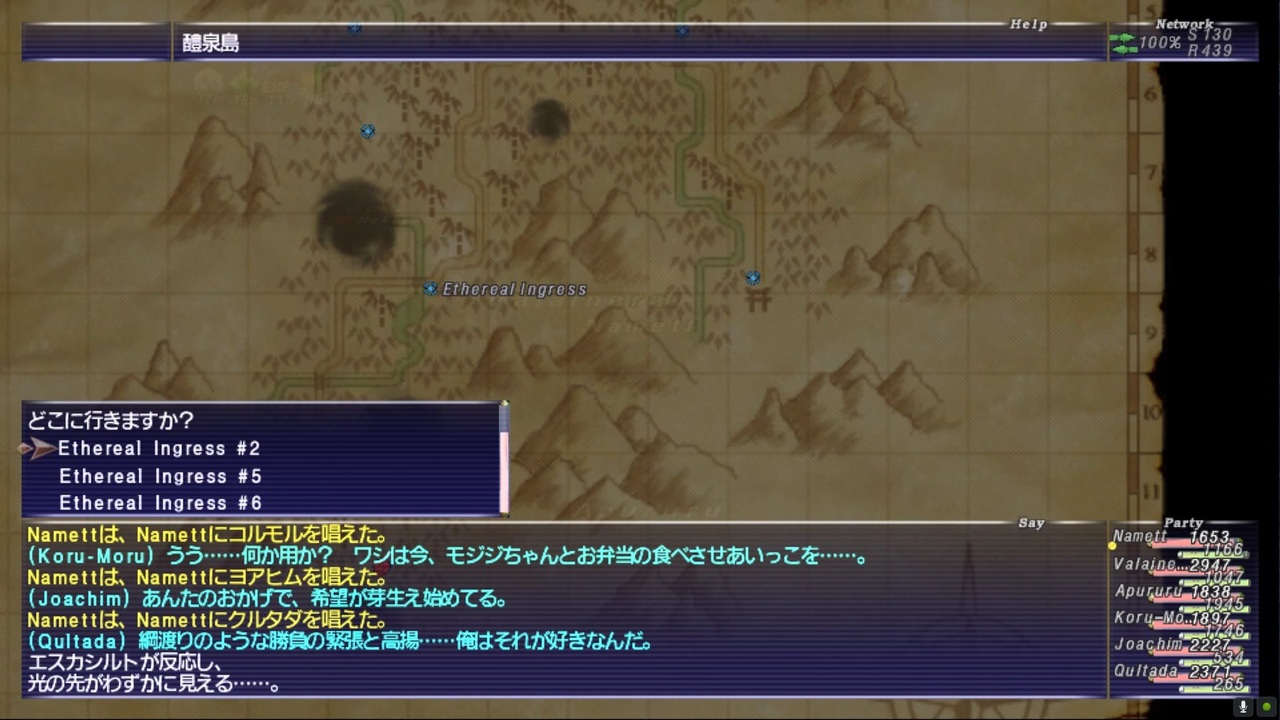Choose Ethereal Ingress #5 from the list
This screenshot has width=1280, height=720.
159,476
